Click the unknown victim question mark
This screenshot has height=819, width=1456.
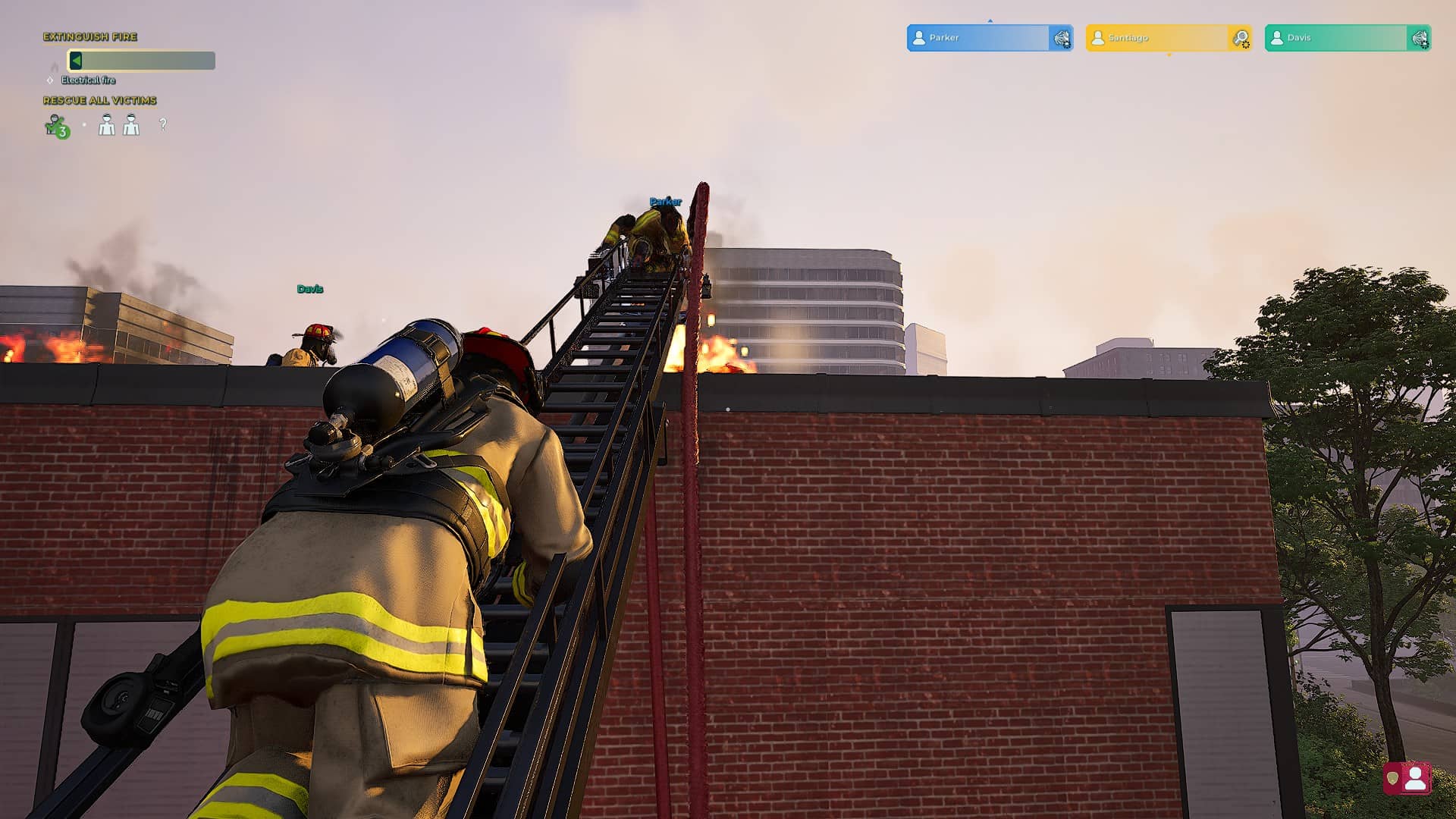coord(163,124)
